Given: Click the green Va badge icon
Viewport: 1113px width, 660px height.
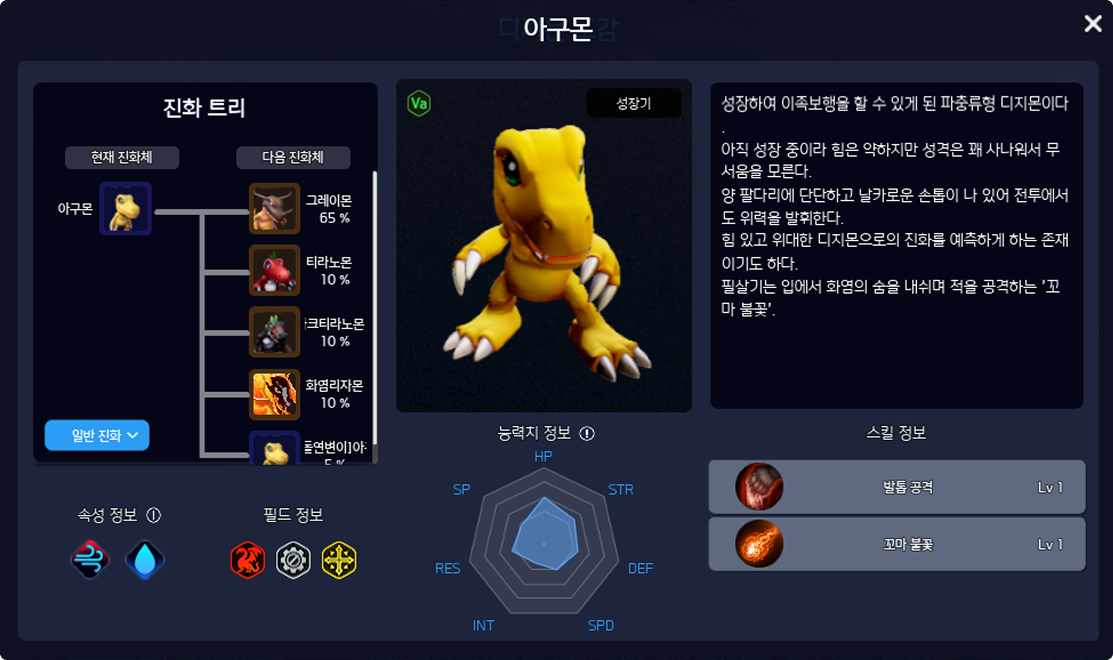Looking at the screenshot, I should (419, 104).
